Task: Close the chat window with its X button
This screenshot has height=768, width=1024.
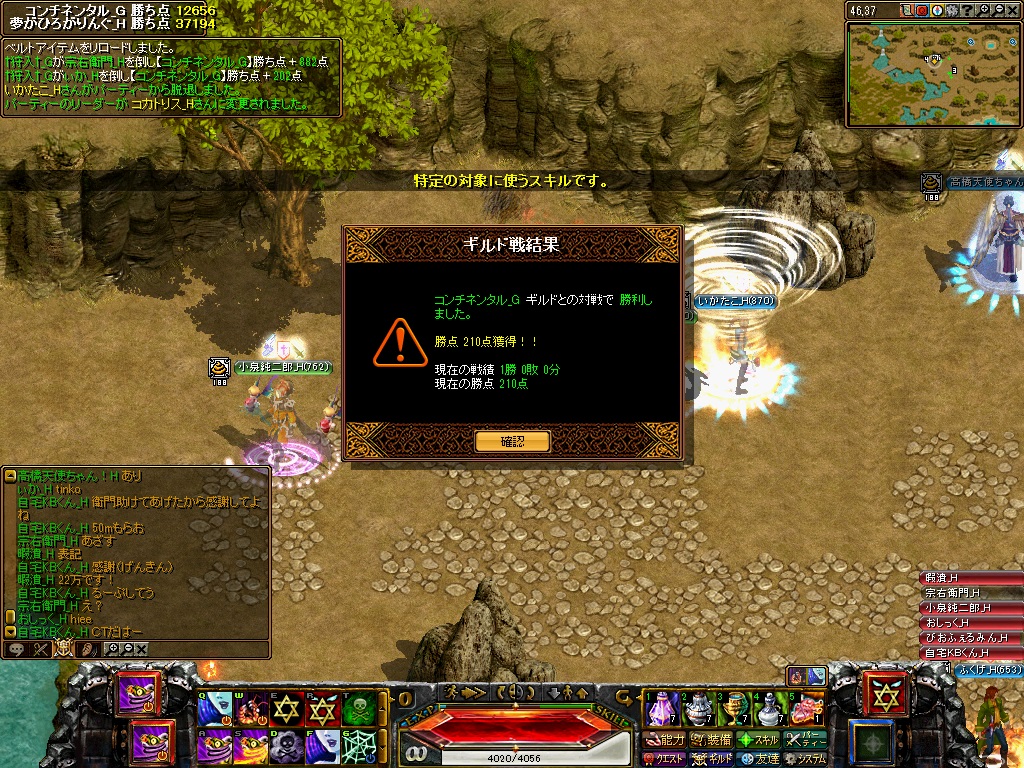Action: [141, 649]
